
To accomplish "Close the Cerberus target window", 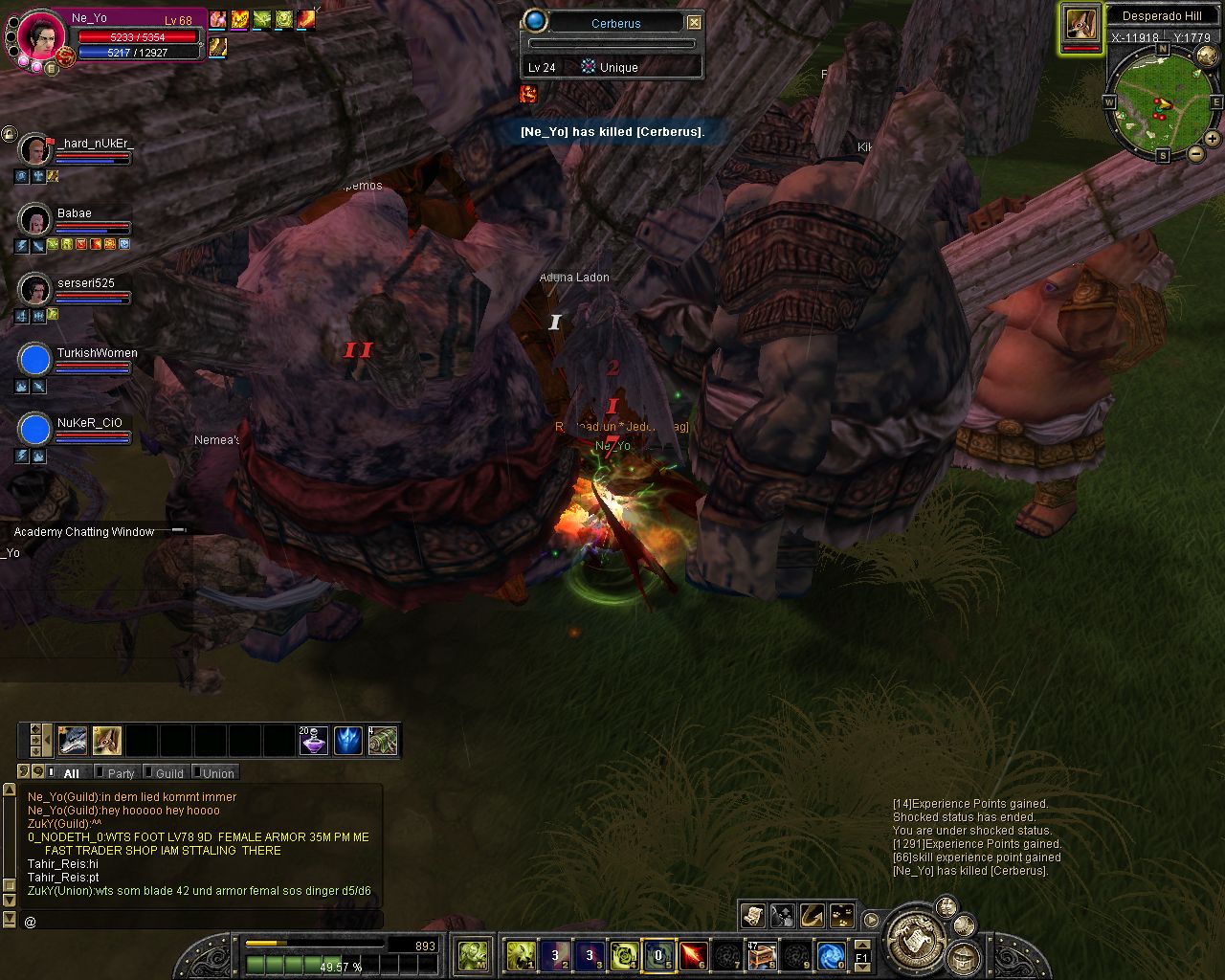I will [695, 23].
